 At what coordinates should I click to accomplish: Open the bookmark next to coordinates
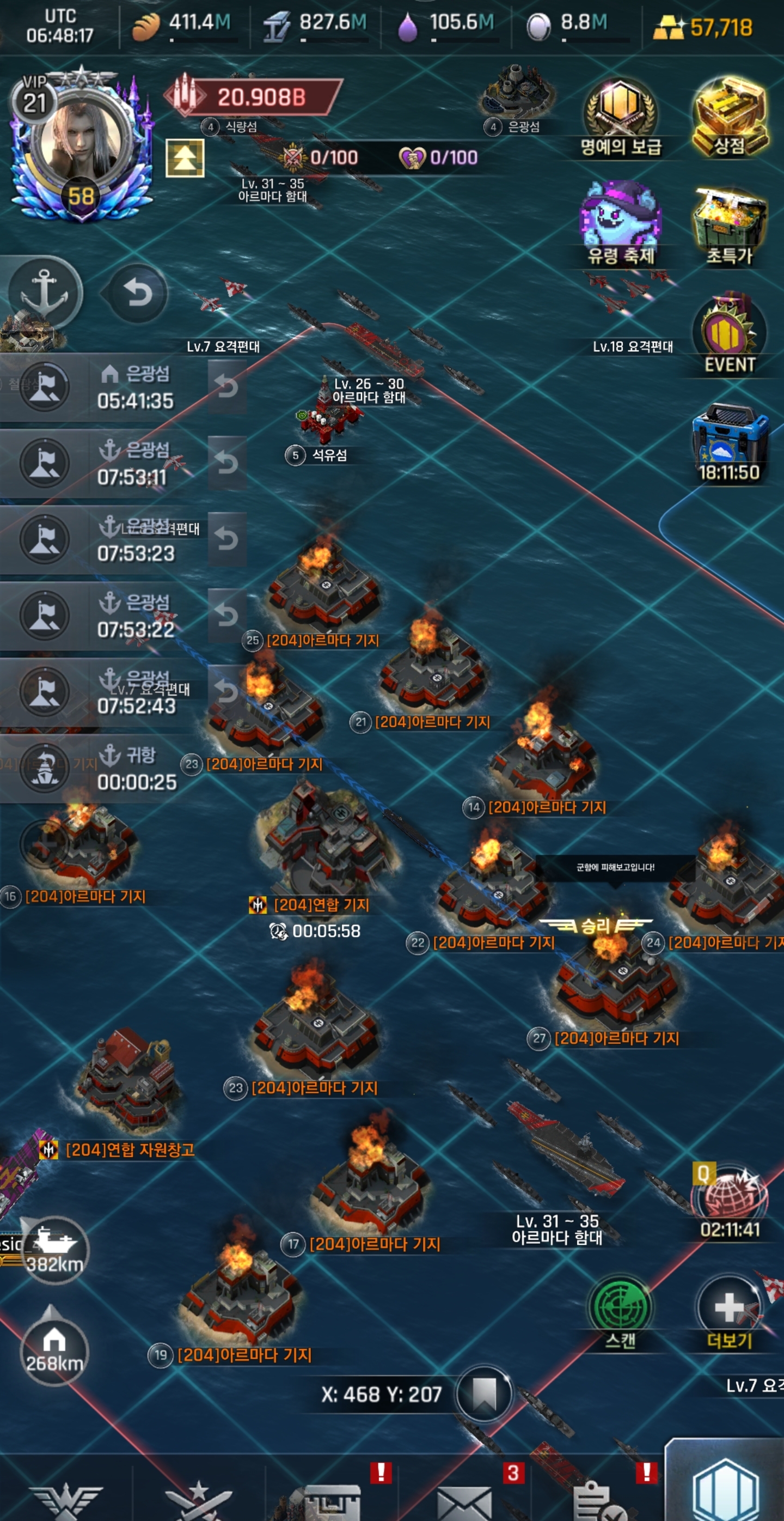click(483, 1394)
